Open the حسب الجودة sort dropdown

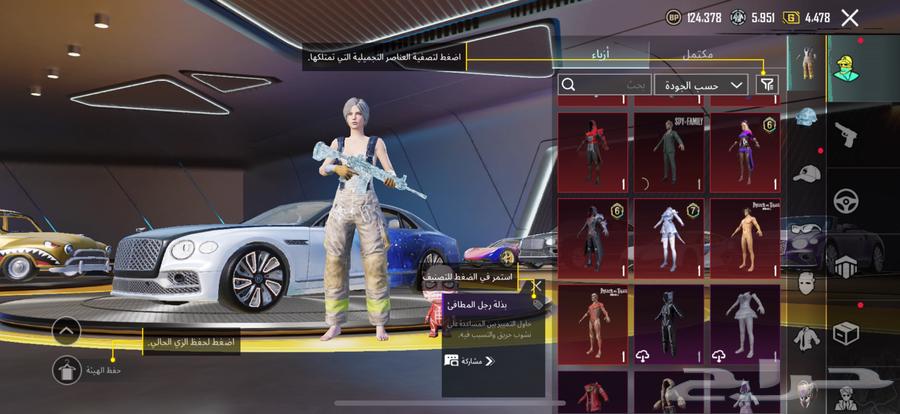701,86
